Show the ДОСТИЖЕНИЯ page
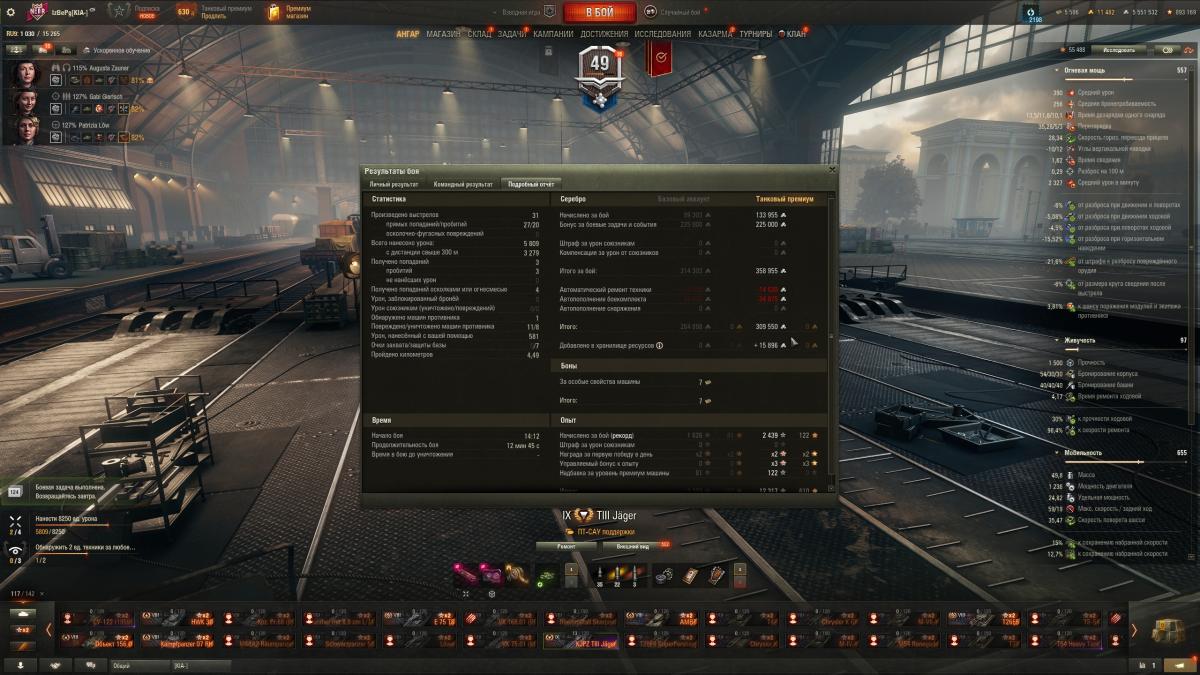This screenshot has height=675, width=1200. (604, 34)
